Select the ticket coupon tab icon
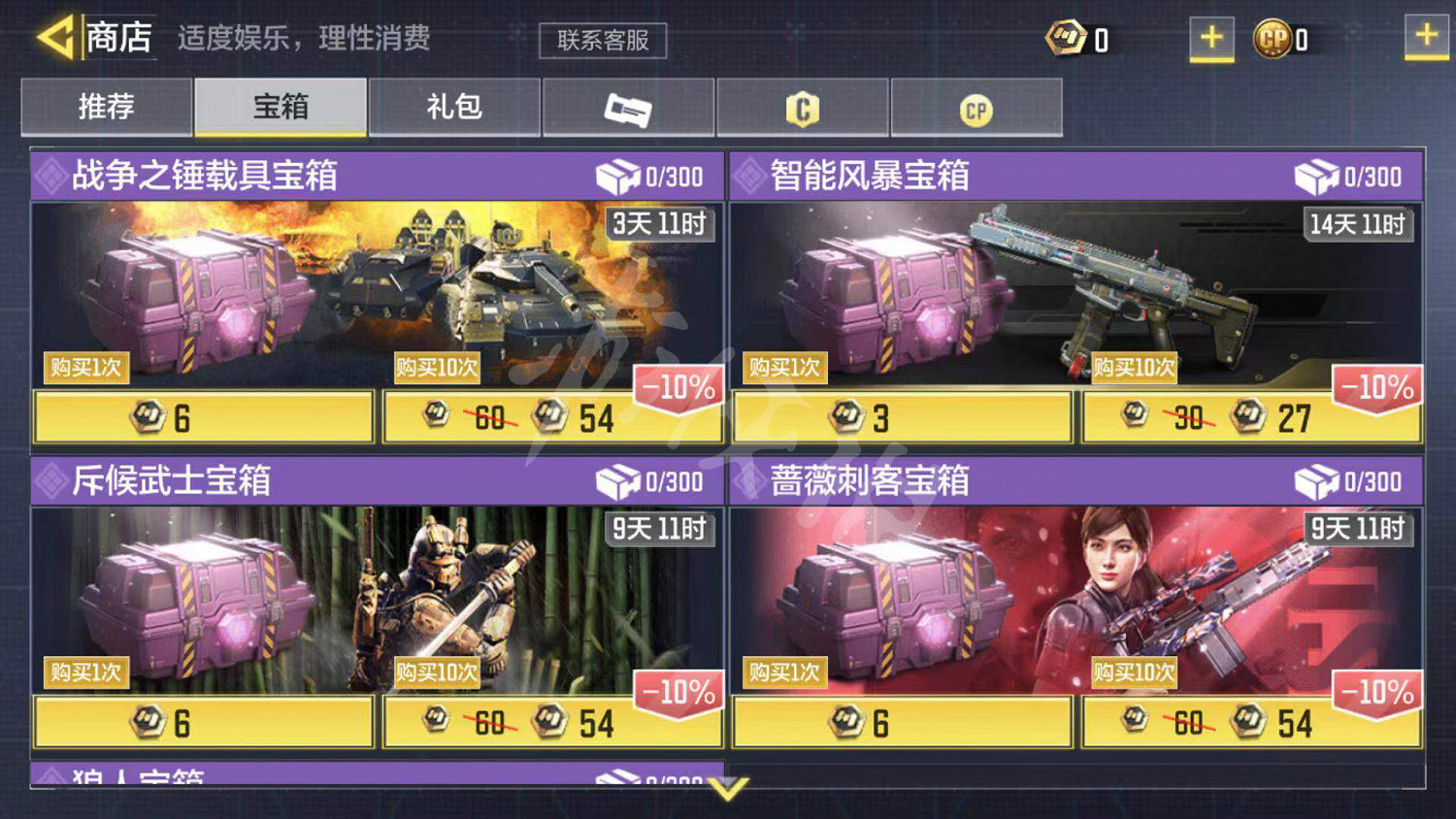Screen dimensions: 1456x819 (628, 108)
